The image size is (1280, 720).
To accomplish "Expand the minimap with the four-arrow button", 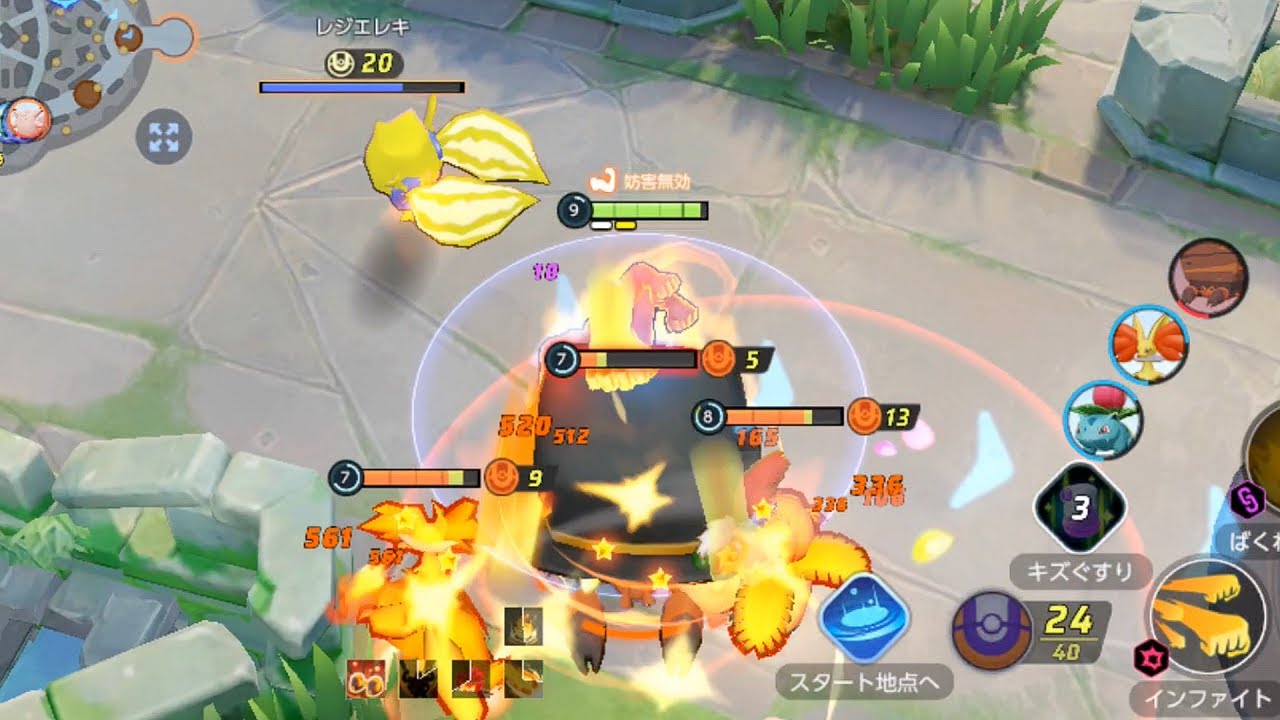I will [163, 137].
